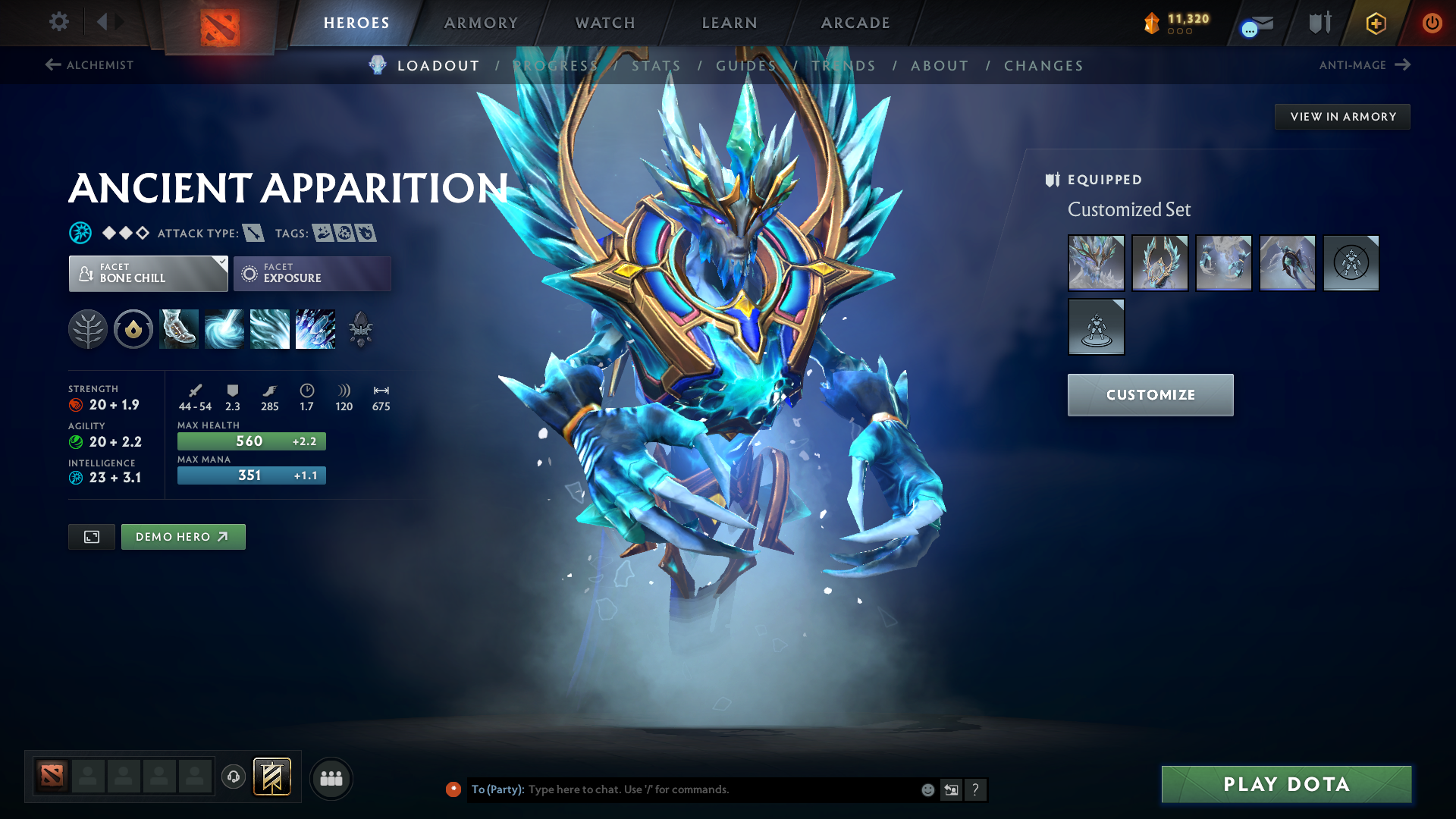Open the Chilling Touch ability icon
Viewport: 1456px width, 819px height.
(x=269, y=329)
